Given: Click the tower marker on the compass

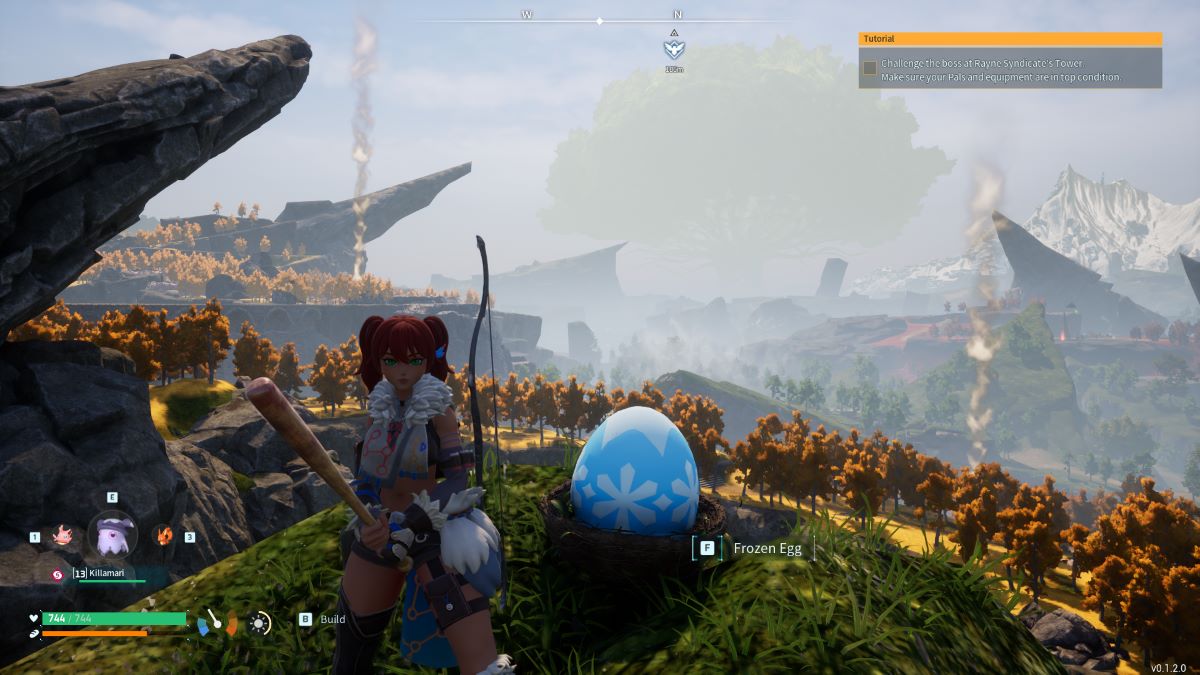Looking at the screenshot, I should click(x=675, y=48).
